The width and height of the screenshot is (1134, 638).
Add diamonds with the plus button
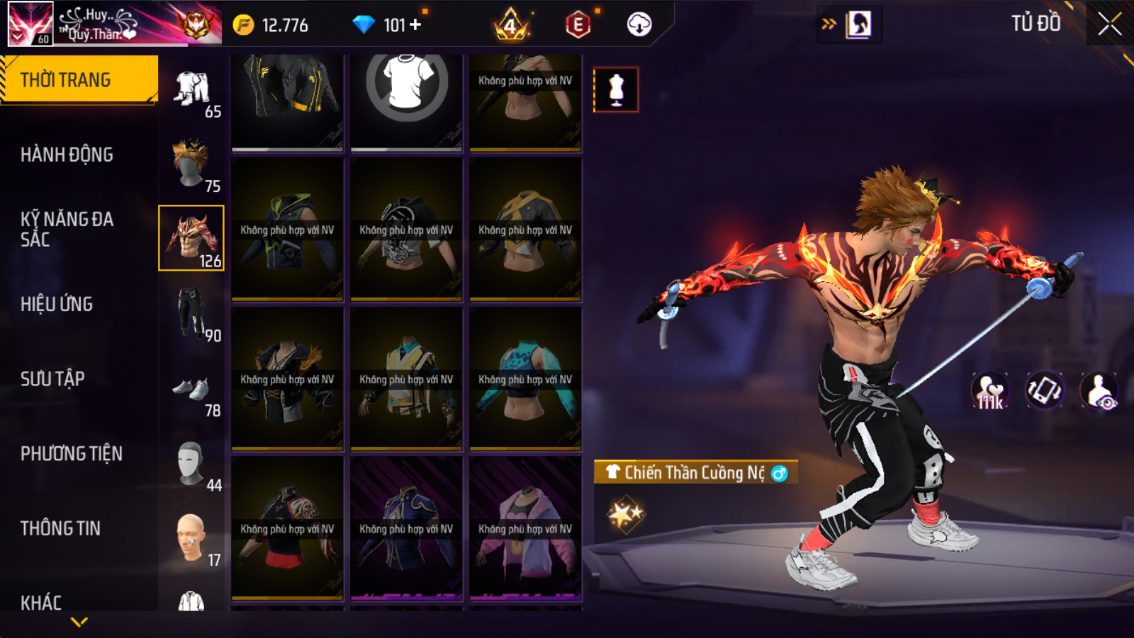pos(416,25)
